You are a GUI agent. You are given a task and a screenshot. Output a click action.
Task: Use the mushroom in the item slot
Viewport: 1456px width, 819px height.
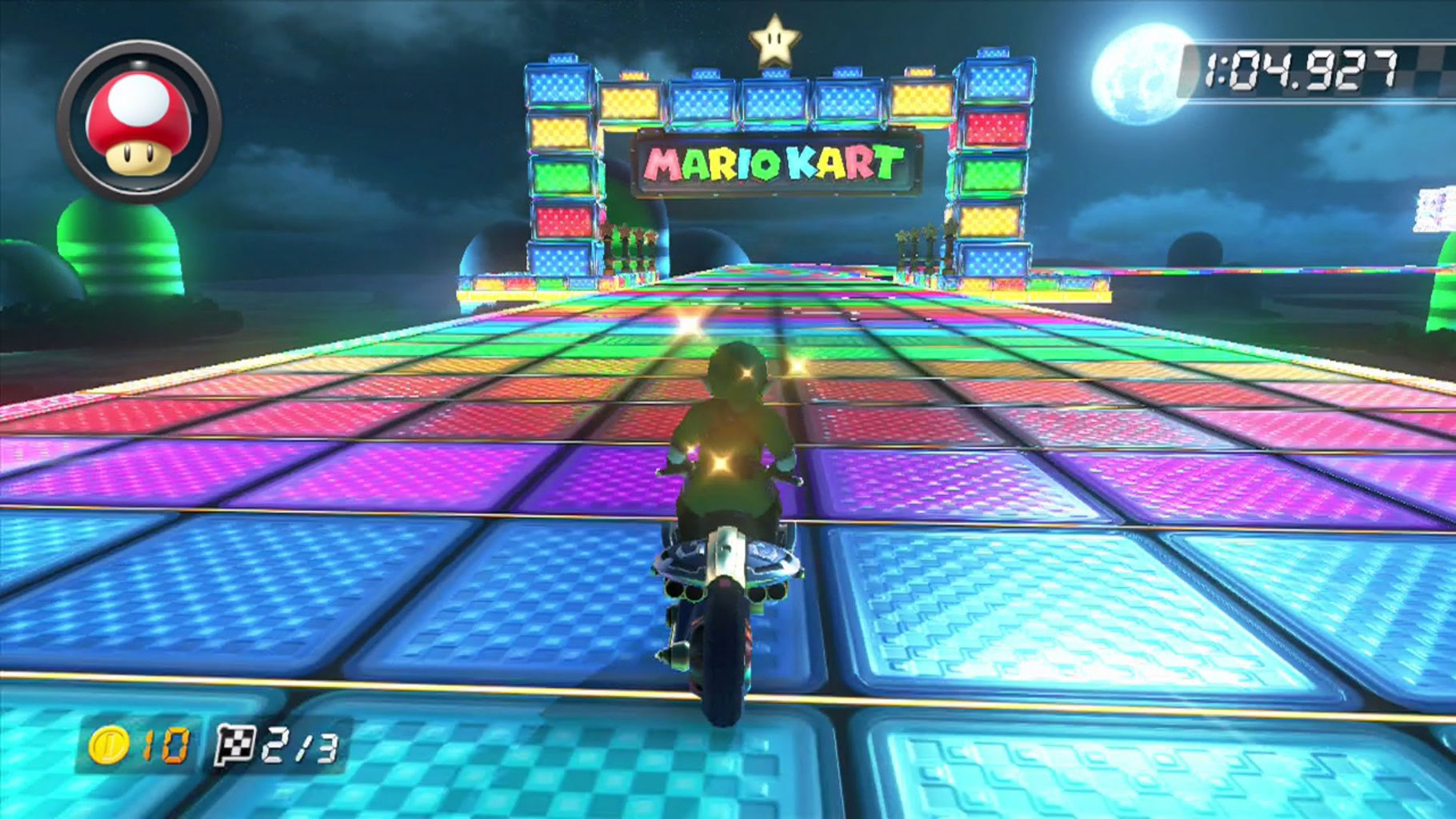[x=139, y=123]
